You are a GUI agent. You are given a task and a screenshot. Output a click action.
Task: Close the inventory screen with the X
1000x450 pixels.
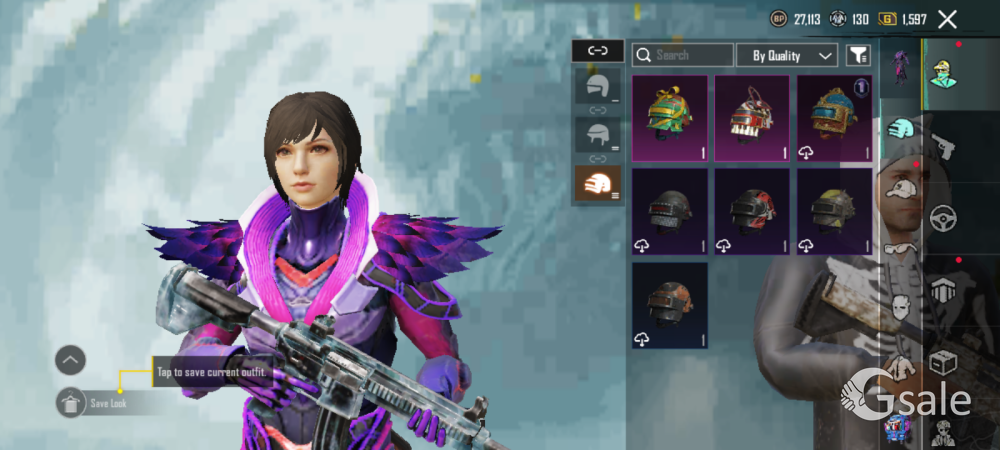tap(947, 19)
